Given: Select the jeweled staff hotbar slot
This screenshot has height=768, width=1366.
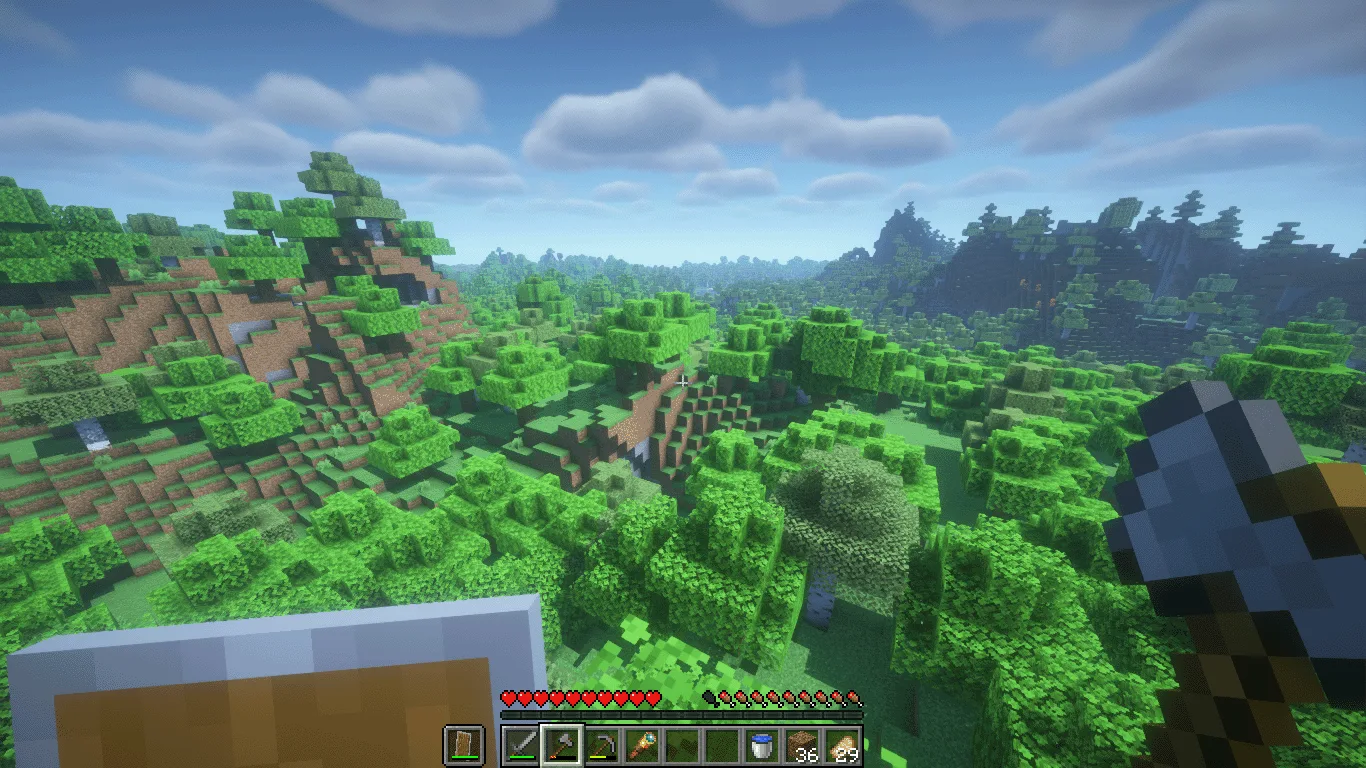Looking at the screenshot, I should (x=642, y=746).
